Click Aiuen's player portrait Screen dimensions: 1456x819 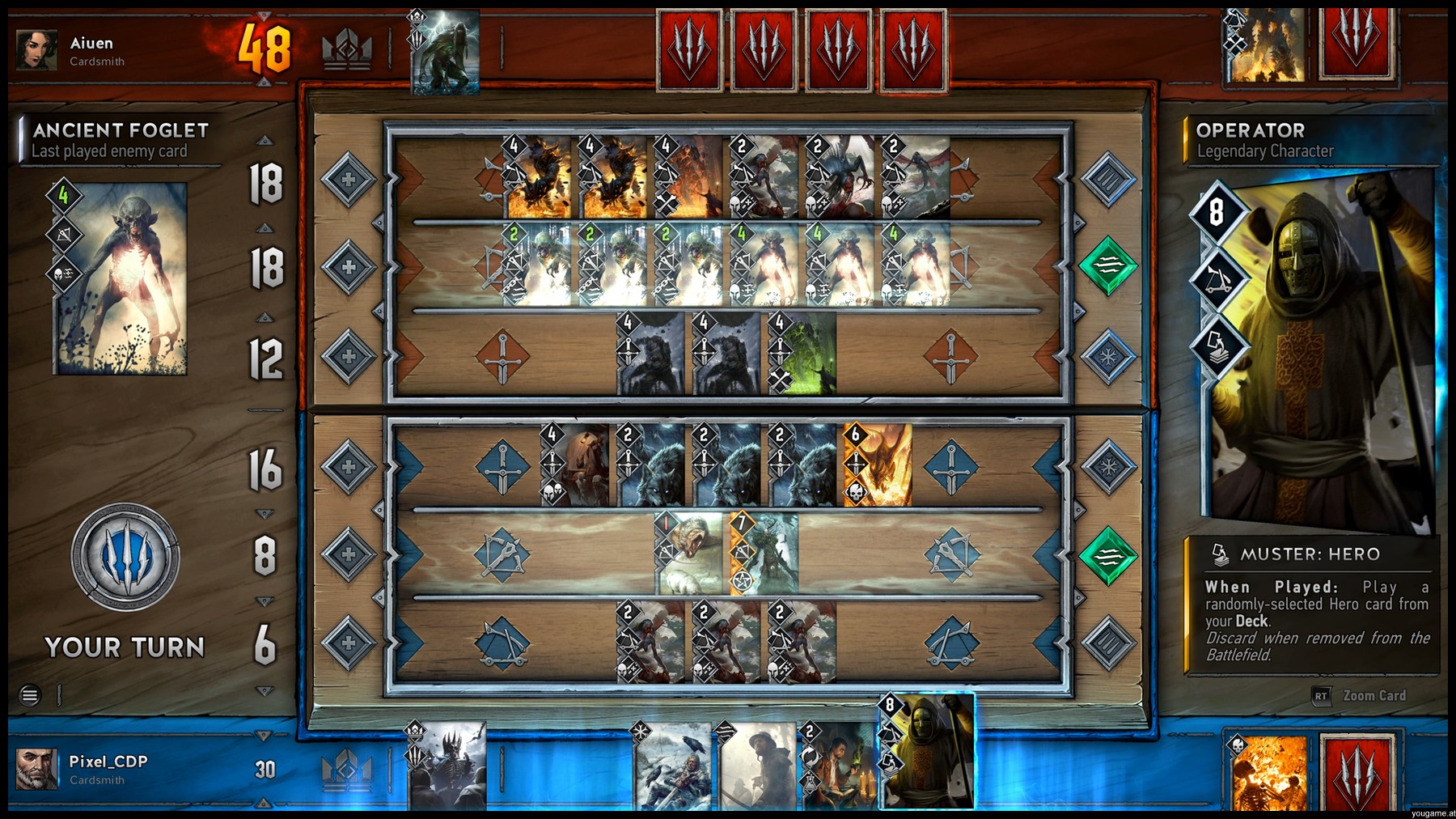coord(36,50)
